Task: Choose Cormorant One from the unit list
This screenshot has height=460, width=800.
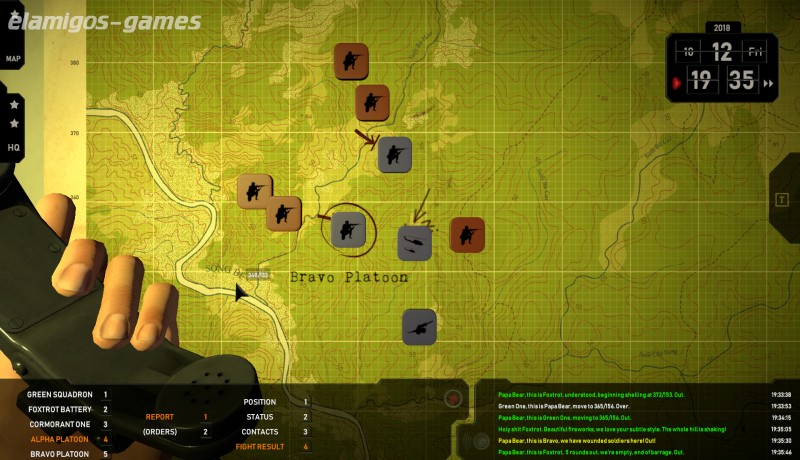Action: coord(62,424)
